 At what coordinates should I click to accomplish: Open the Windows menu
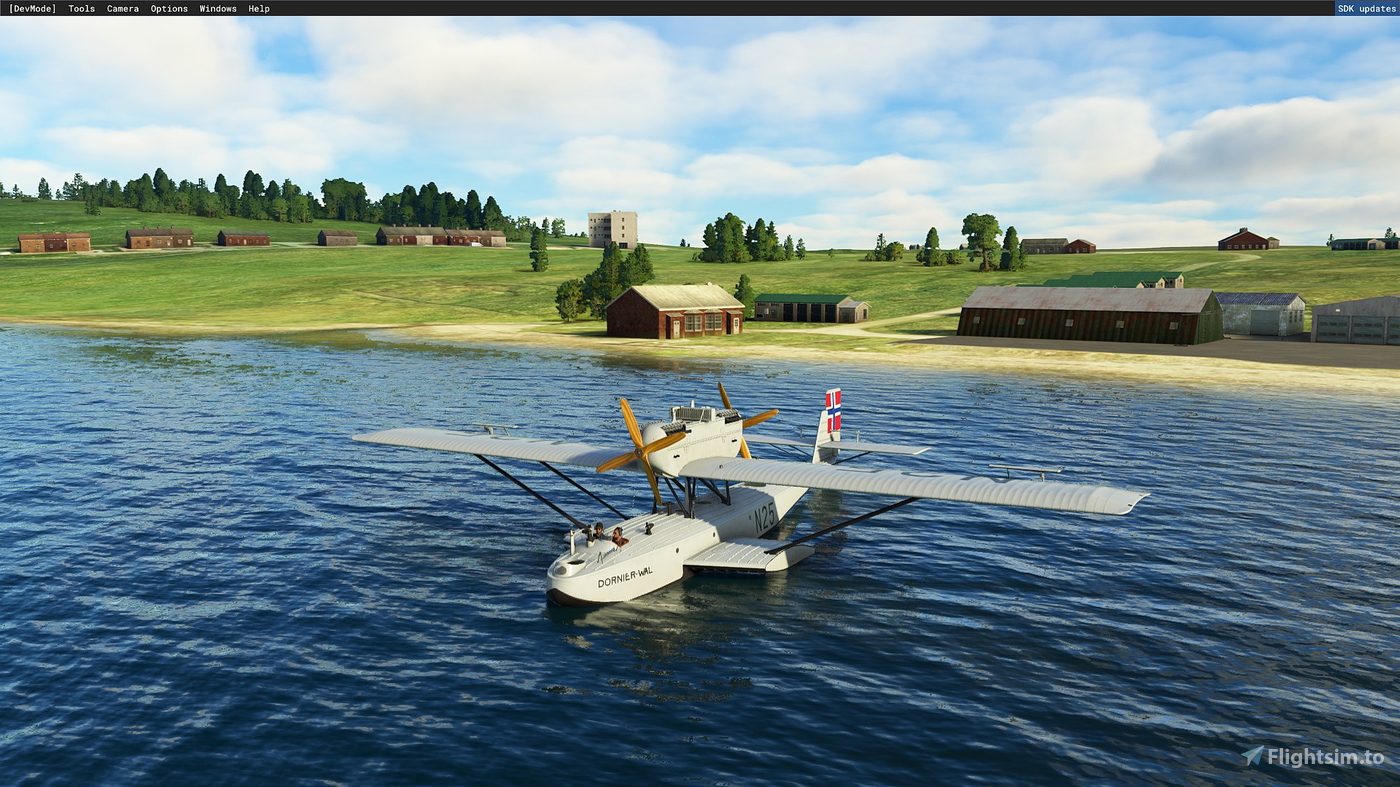tap(217, 8)
